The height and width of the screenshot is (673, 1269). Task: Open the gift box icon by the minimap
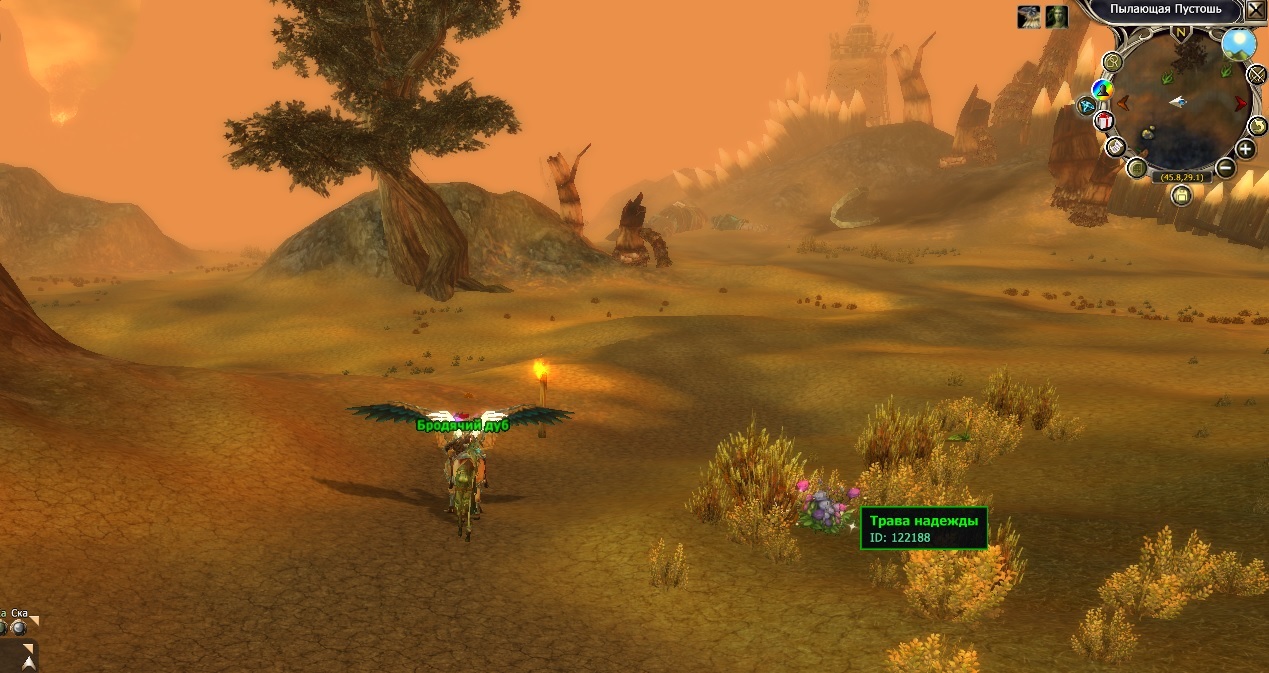pos(1104,121)
